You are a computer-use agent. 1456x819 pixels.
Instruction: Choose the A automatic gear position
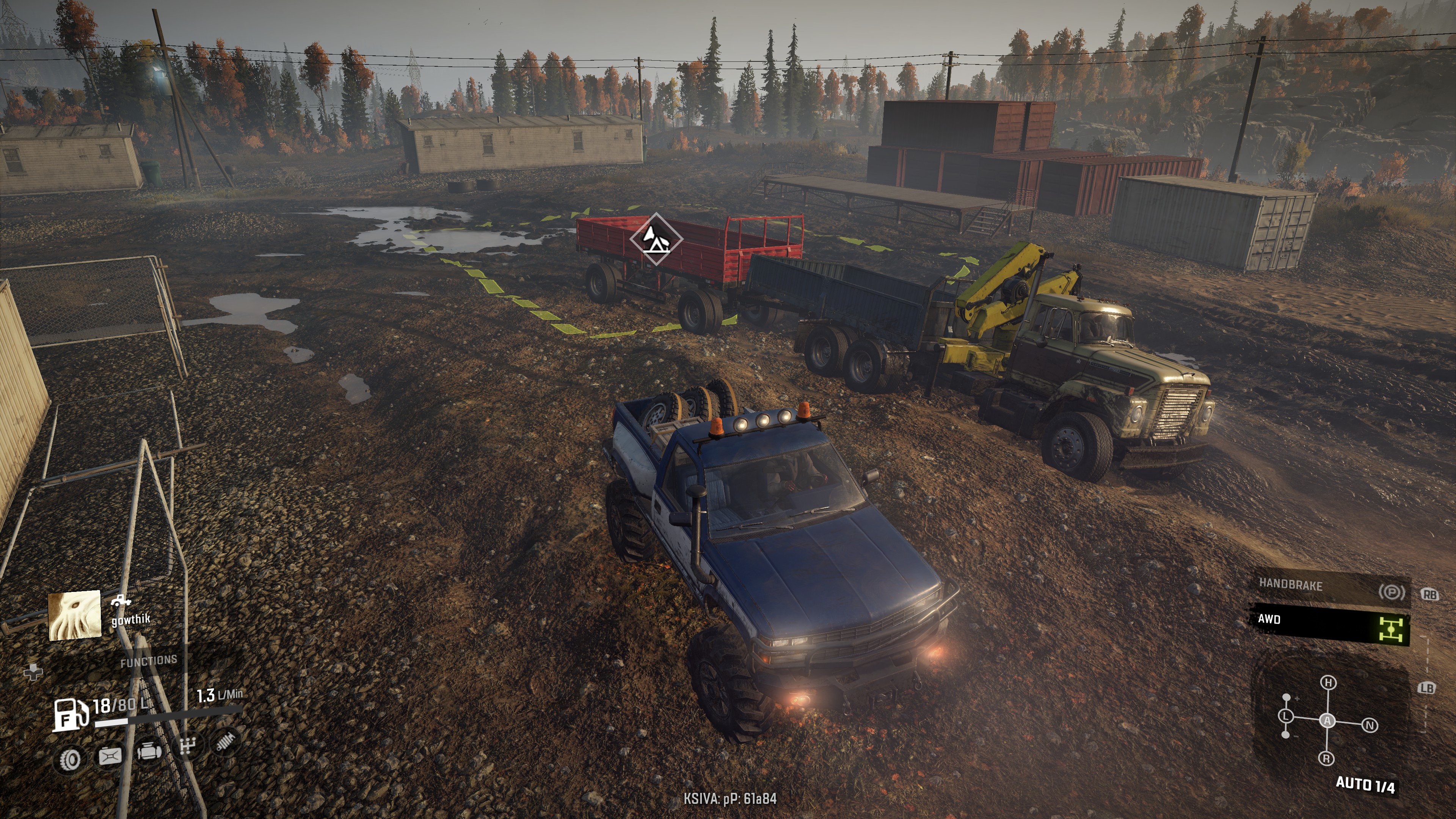(1327, 721)
